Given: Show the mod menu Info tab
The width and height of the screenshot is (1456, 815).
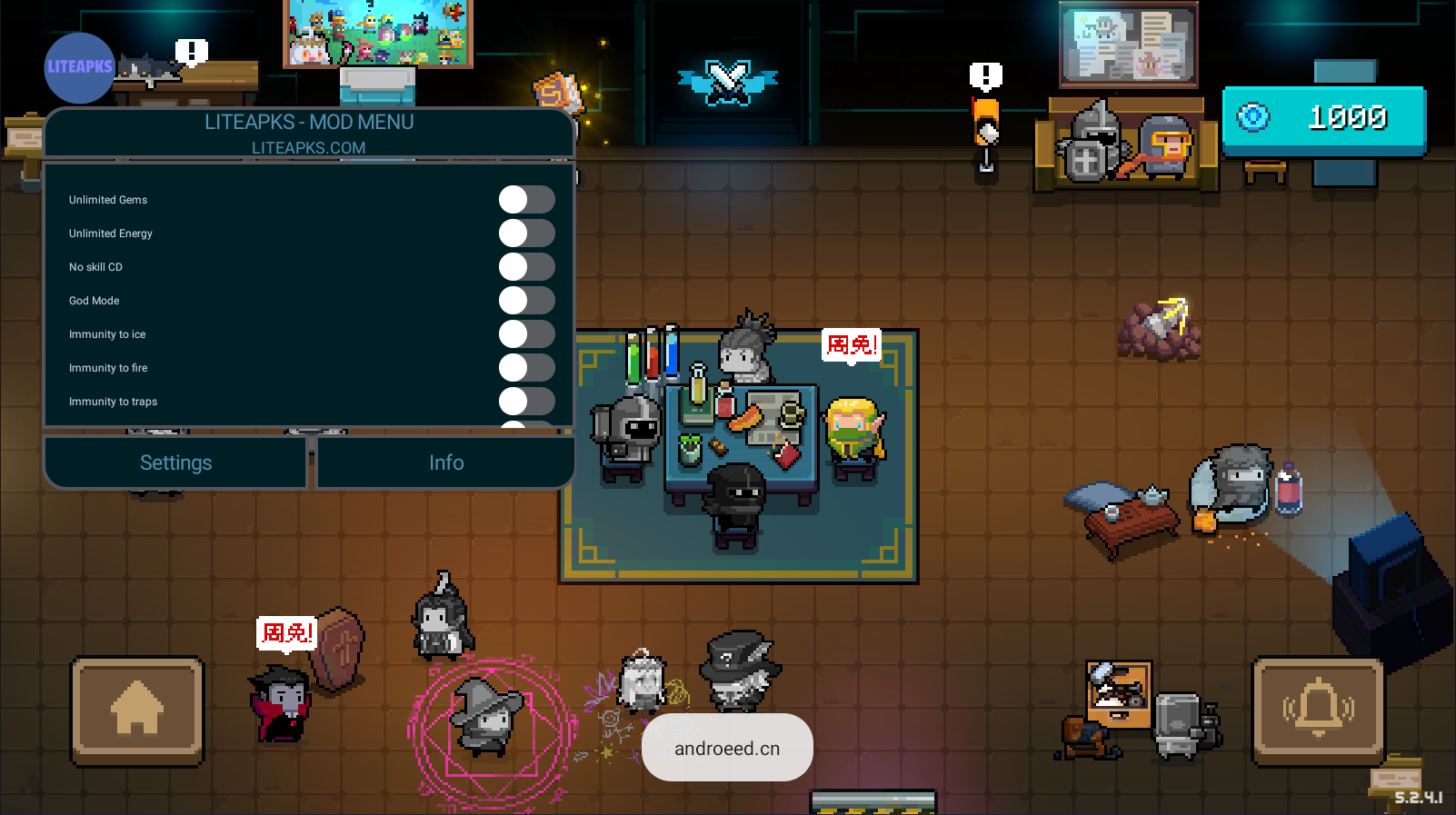Looking at the screenshot, I should pyautogui.click(x=446, y=462).
